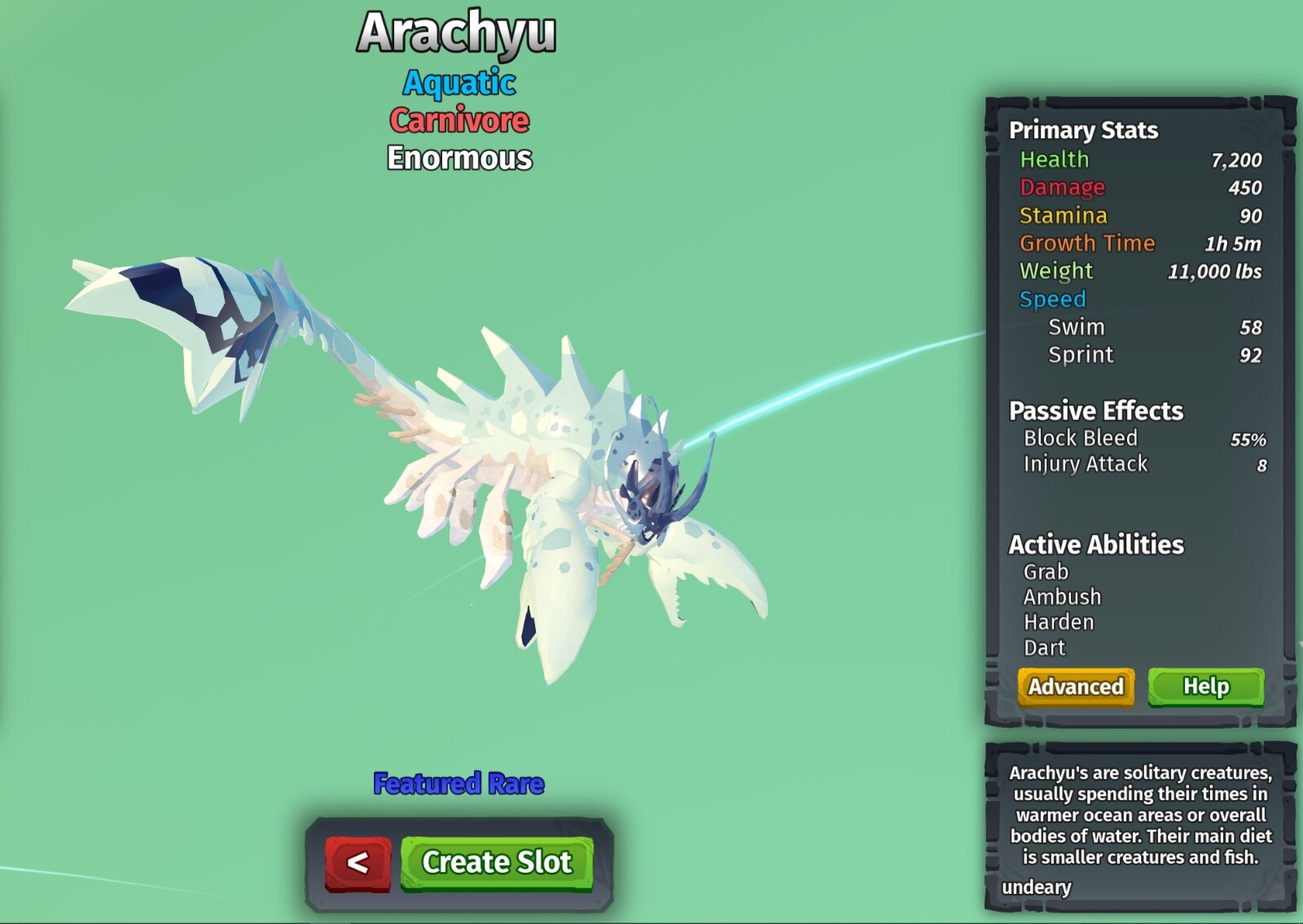This screenshot has width=1303, height=924.
Task: Select the Grab active ability
Action: (x=1045, y=572)
